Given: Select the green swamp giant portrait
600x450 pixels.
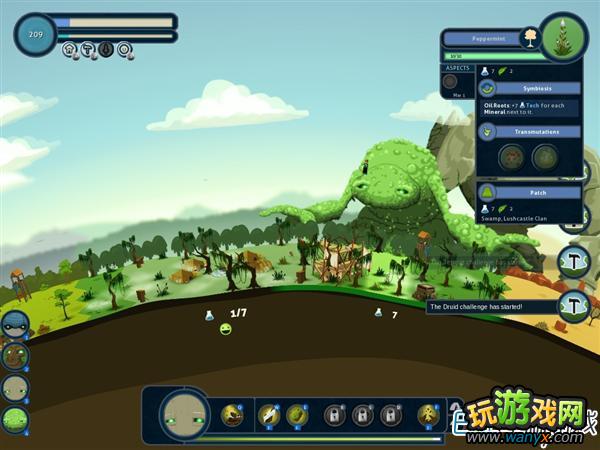Looking at the screenshot, I should pos(14,420).
